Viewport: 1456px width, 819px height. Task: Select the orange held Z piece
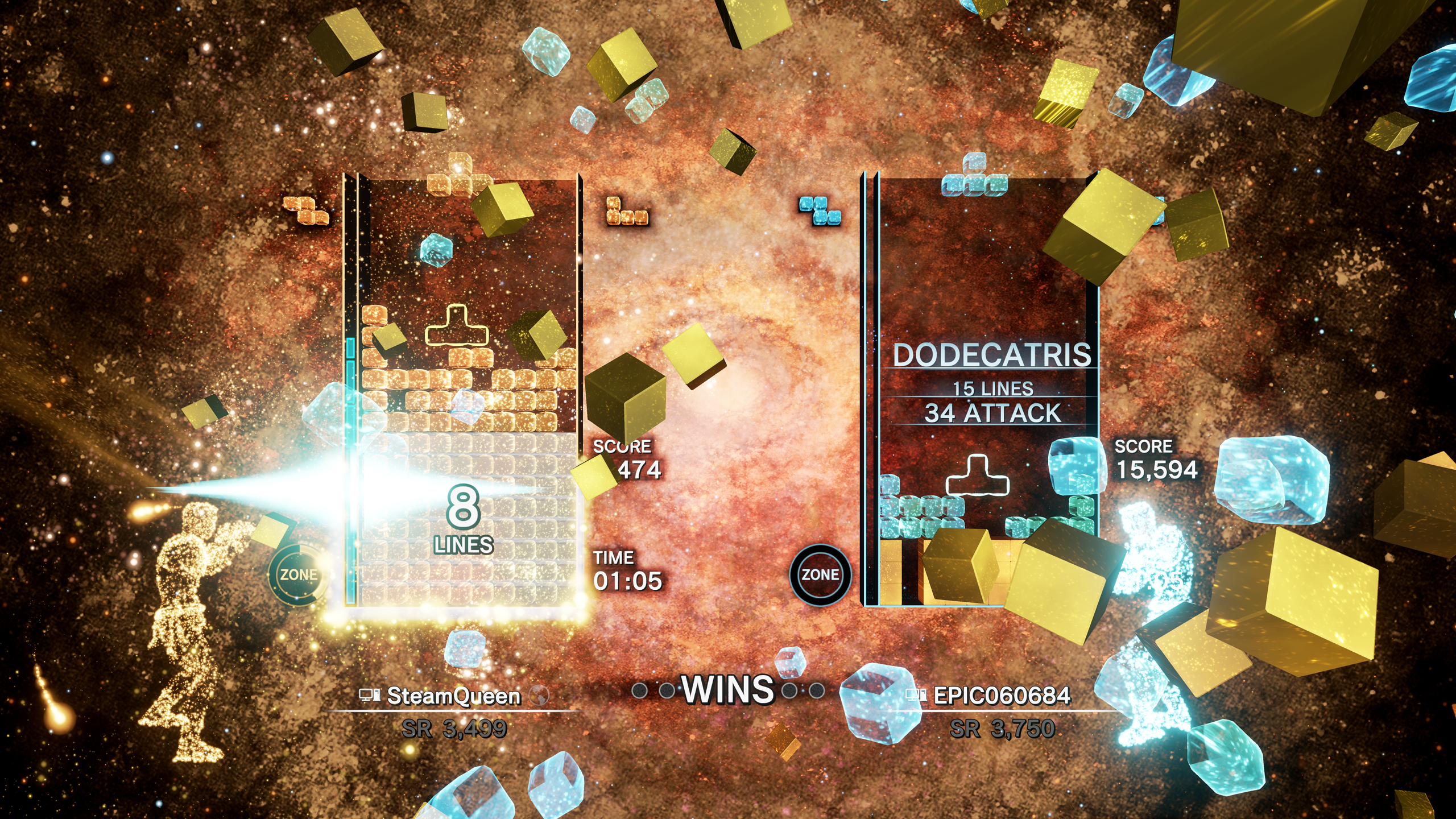pyautogui.click(x=306, y=210)
